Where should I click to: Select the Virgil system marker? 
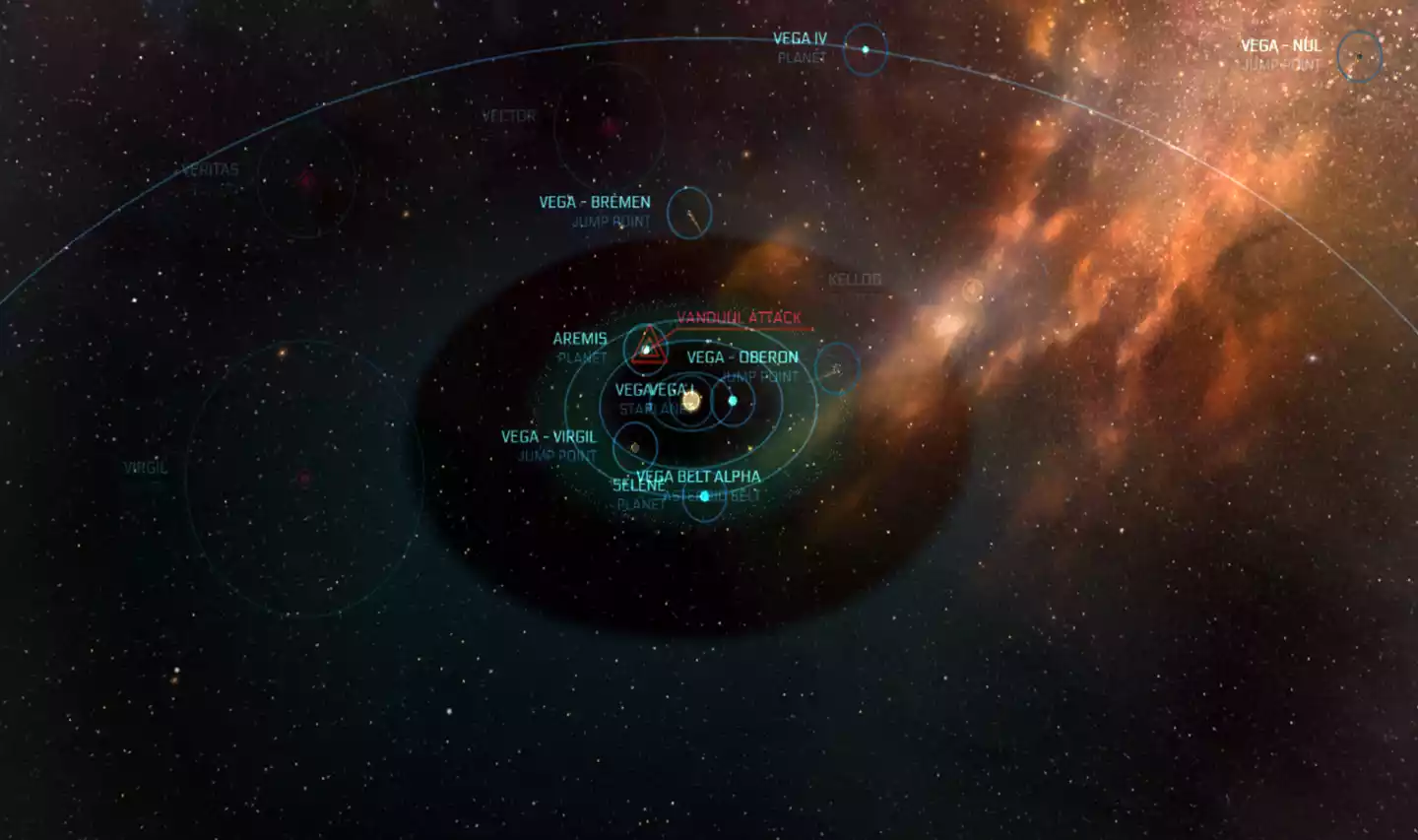coord(304,479)
